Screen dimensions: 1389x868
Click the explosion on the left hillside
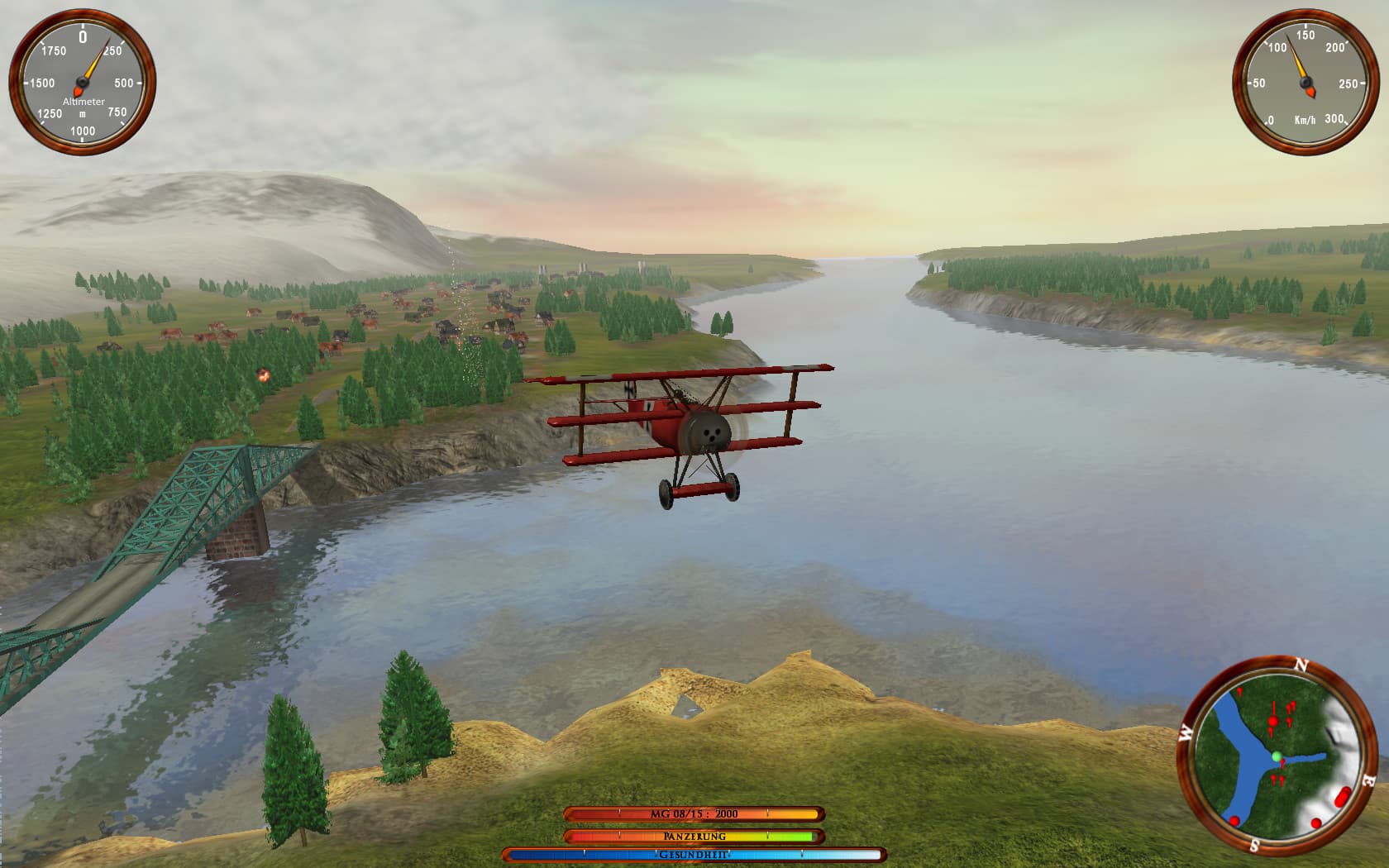(263, 374)
